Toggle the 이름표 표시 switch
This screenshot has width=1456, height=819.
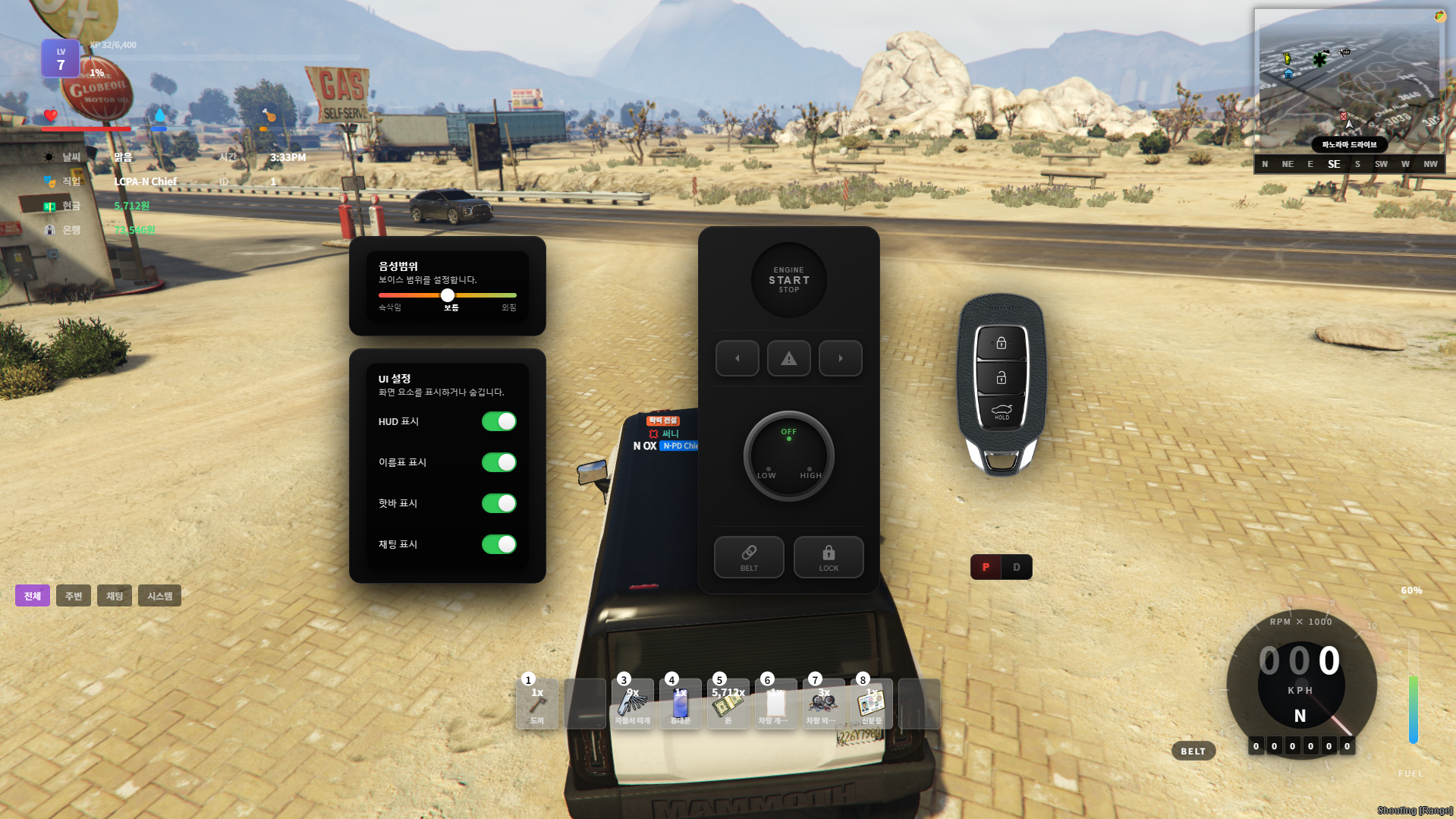tap(498, 462)
